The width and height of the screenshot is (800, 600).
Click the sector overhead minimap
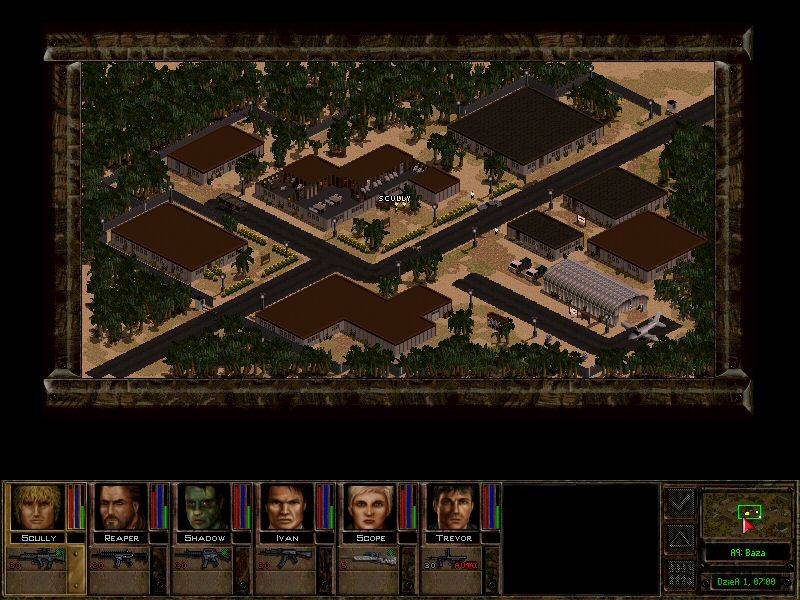(746, 514)
